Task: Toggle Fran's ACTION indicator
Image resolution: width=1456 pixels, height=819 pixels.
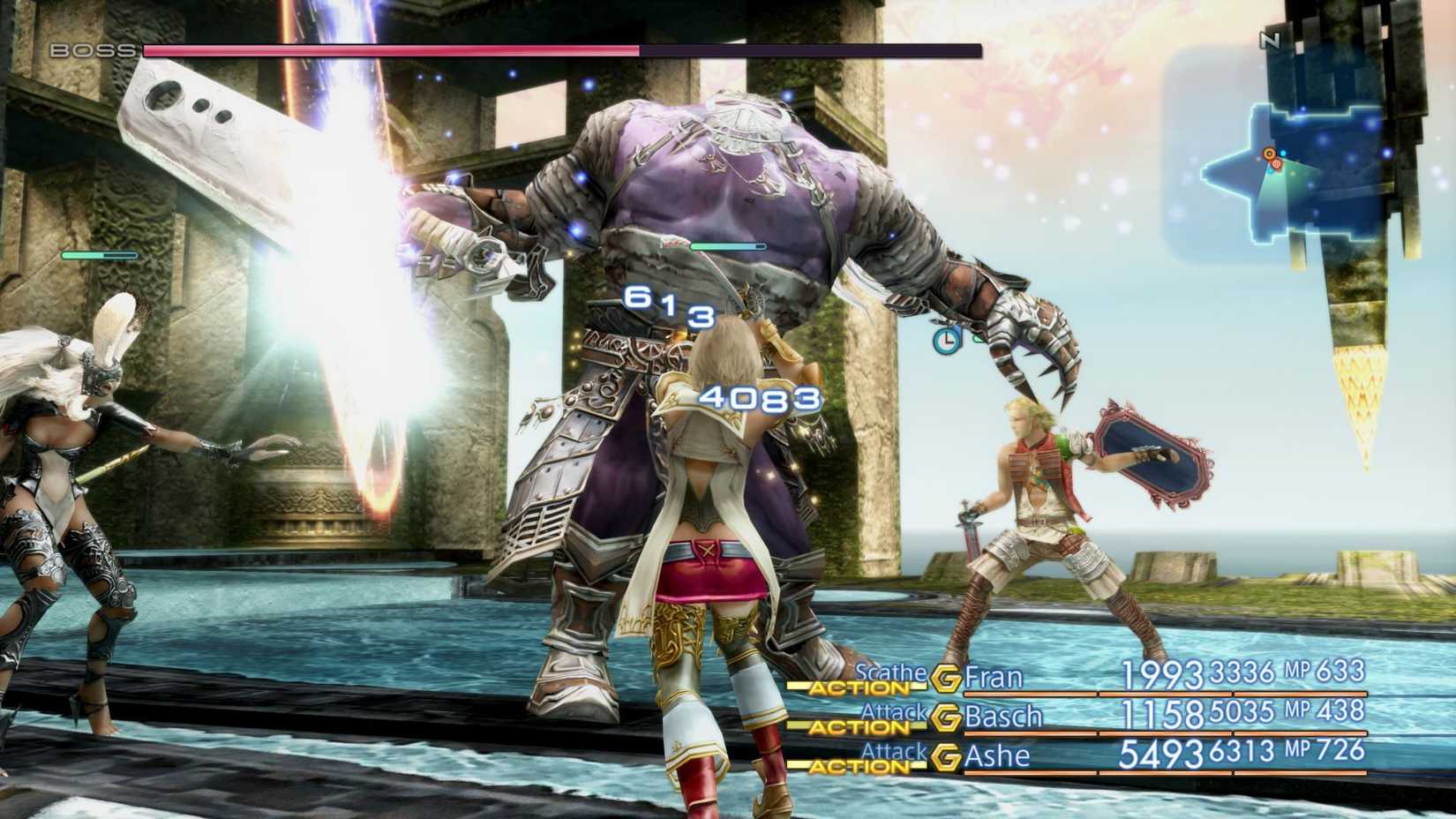Action: [859, 688]
